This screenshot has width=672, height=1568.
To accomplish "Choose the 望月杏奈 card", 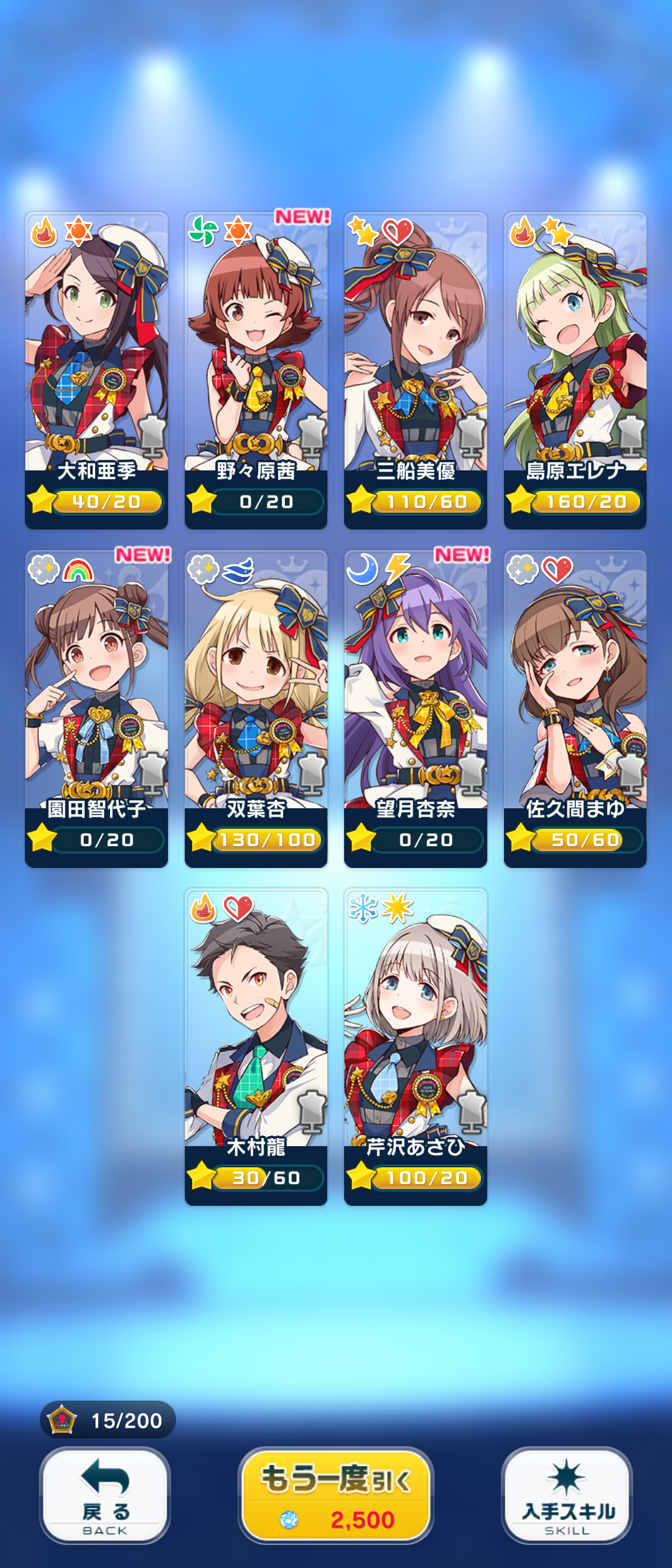I will click(416, 708).
